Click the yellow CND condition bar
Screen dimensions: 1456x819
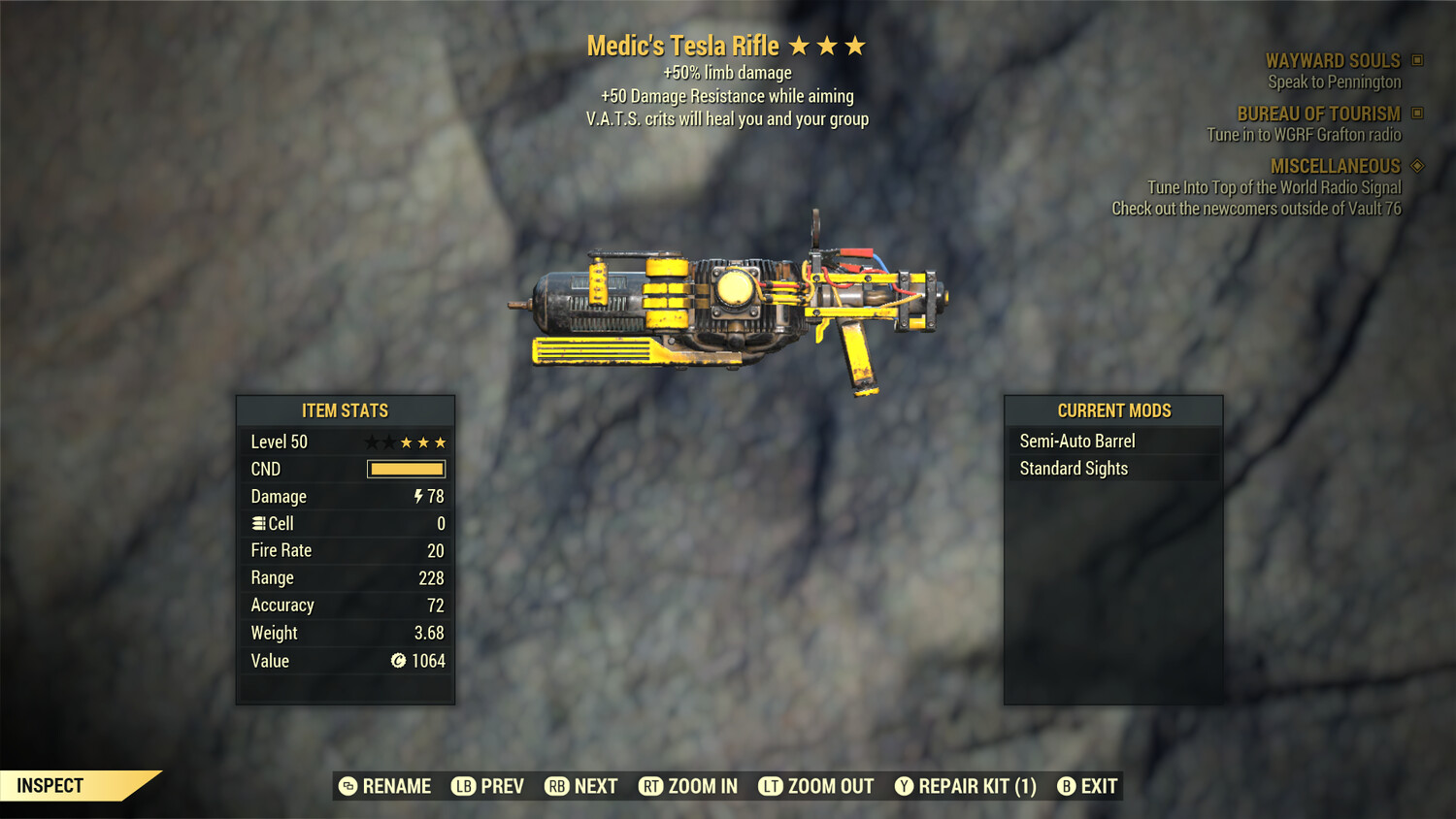(406, 469)
